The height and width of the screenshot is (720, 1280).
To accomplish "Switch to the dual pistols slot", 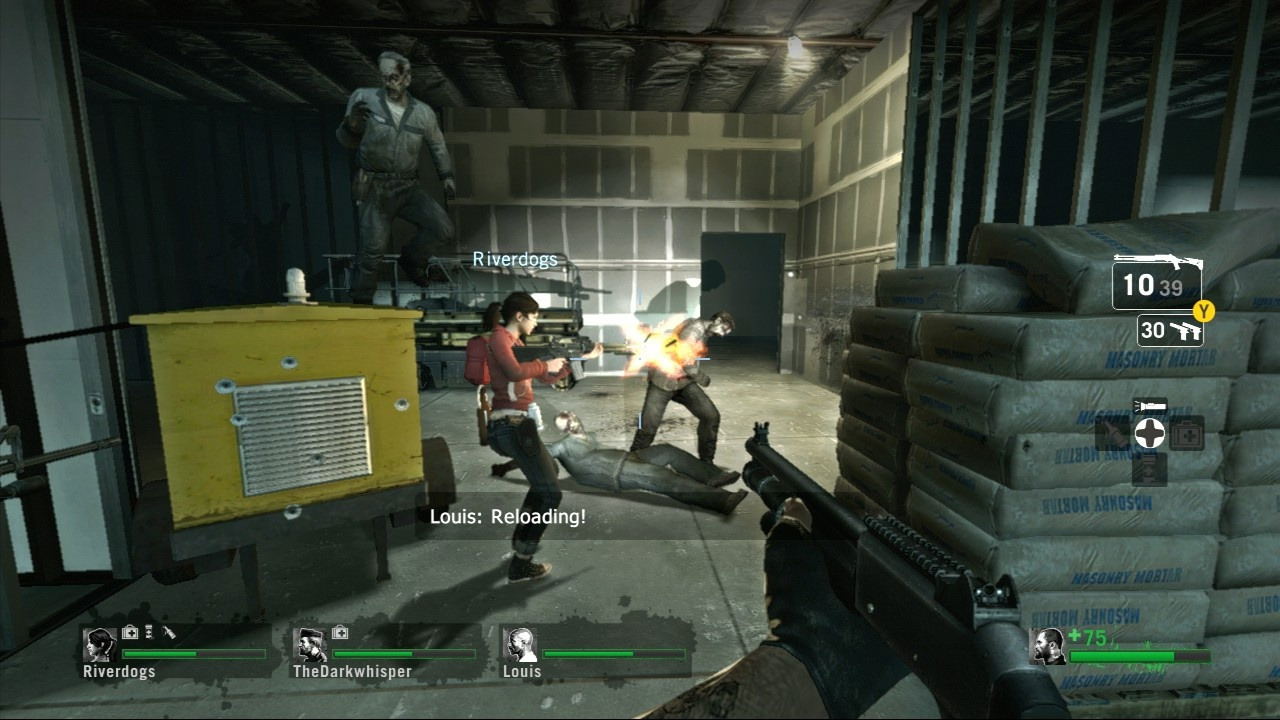I will click(x=1170, y=331).
